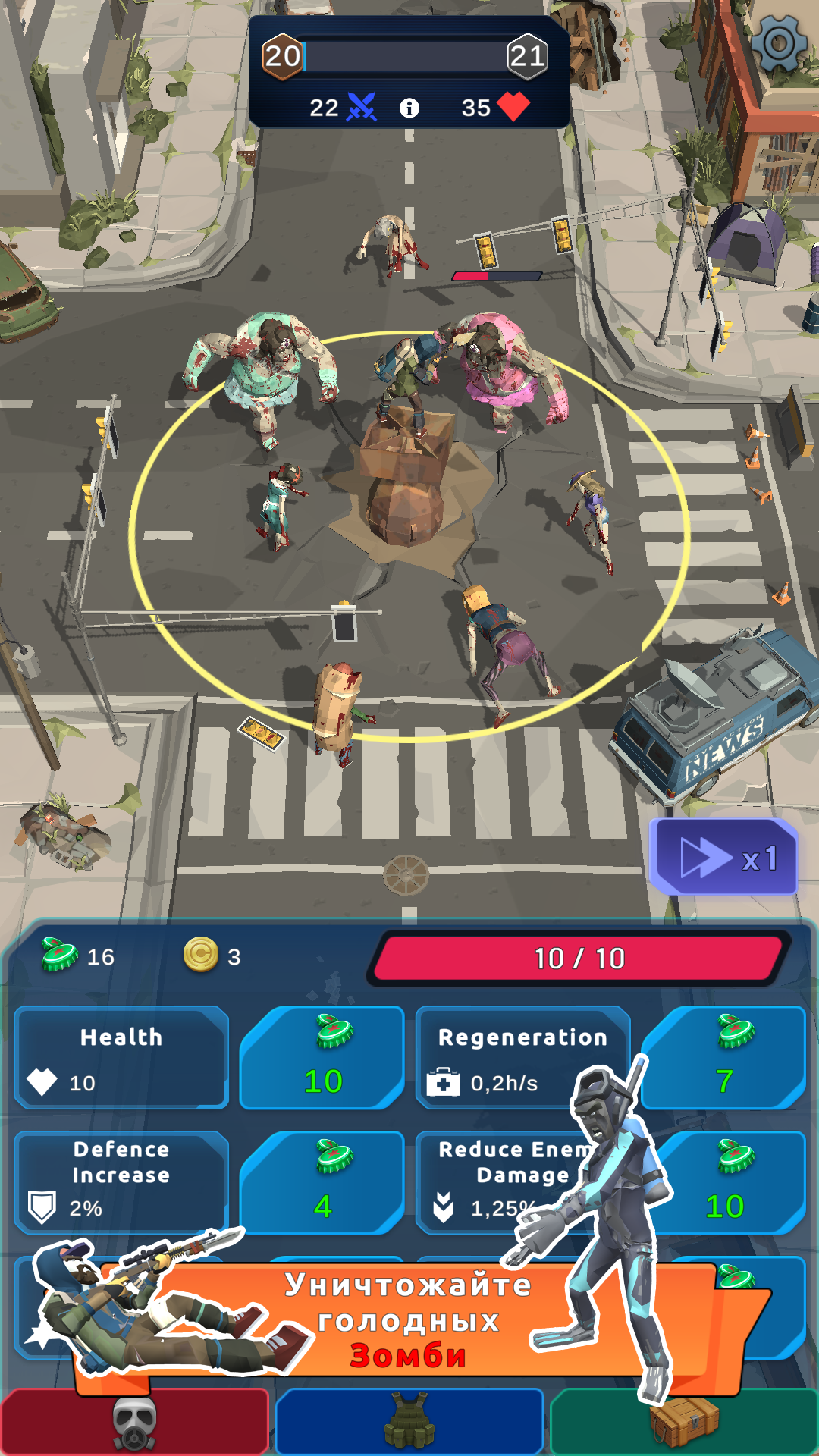Toggle the x1 game speed button
The width and height of the screenshot is (819, 1456).
[x=724, y=858]
